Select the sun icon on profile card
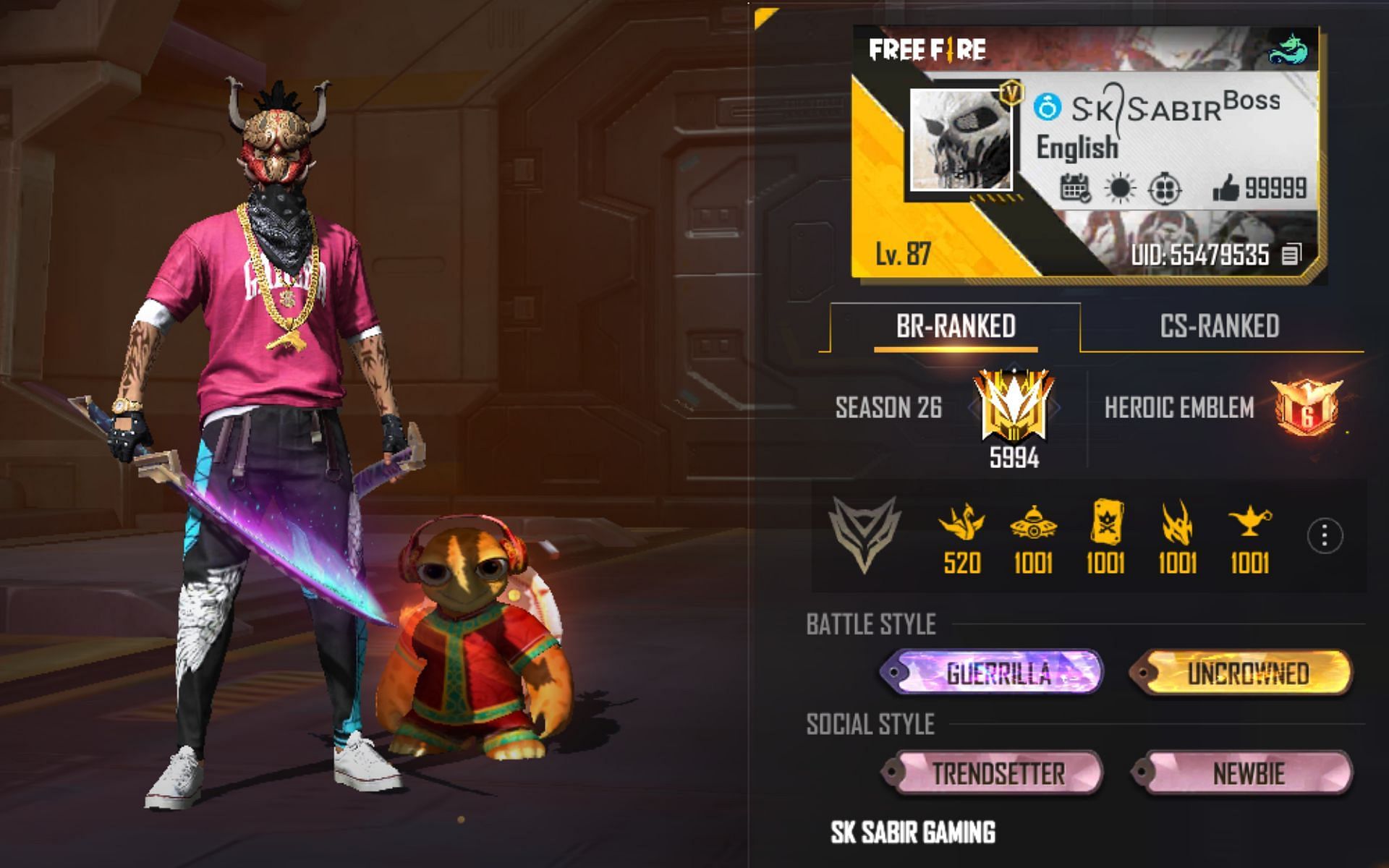This screenshot has height=868, width=1389. 1120,190
